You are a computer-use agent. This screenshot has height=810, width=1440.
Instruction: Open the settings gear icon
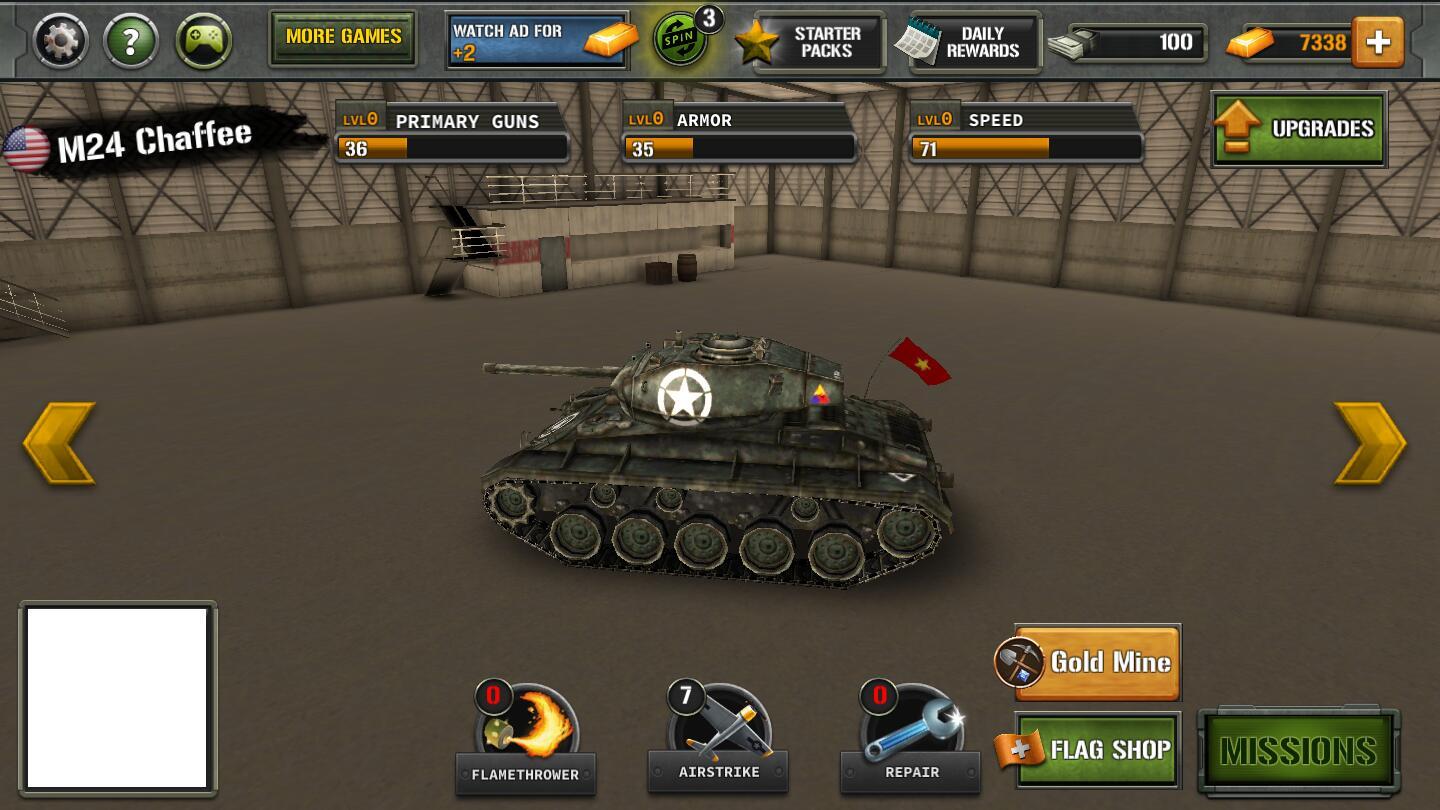click(61, 41)
